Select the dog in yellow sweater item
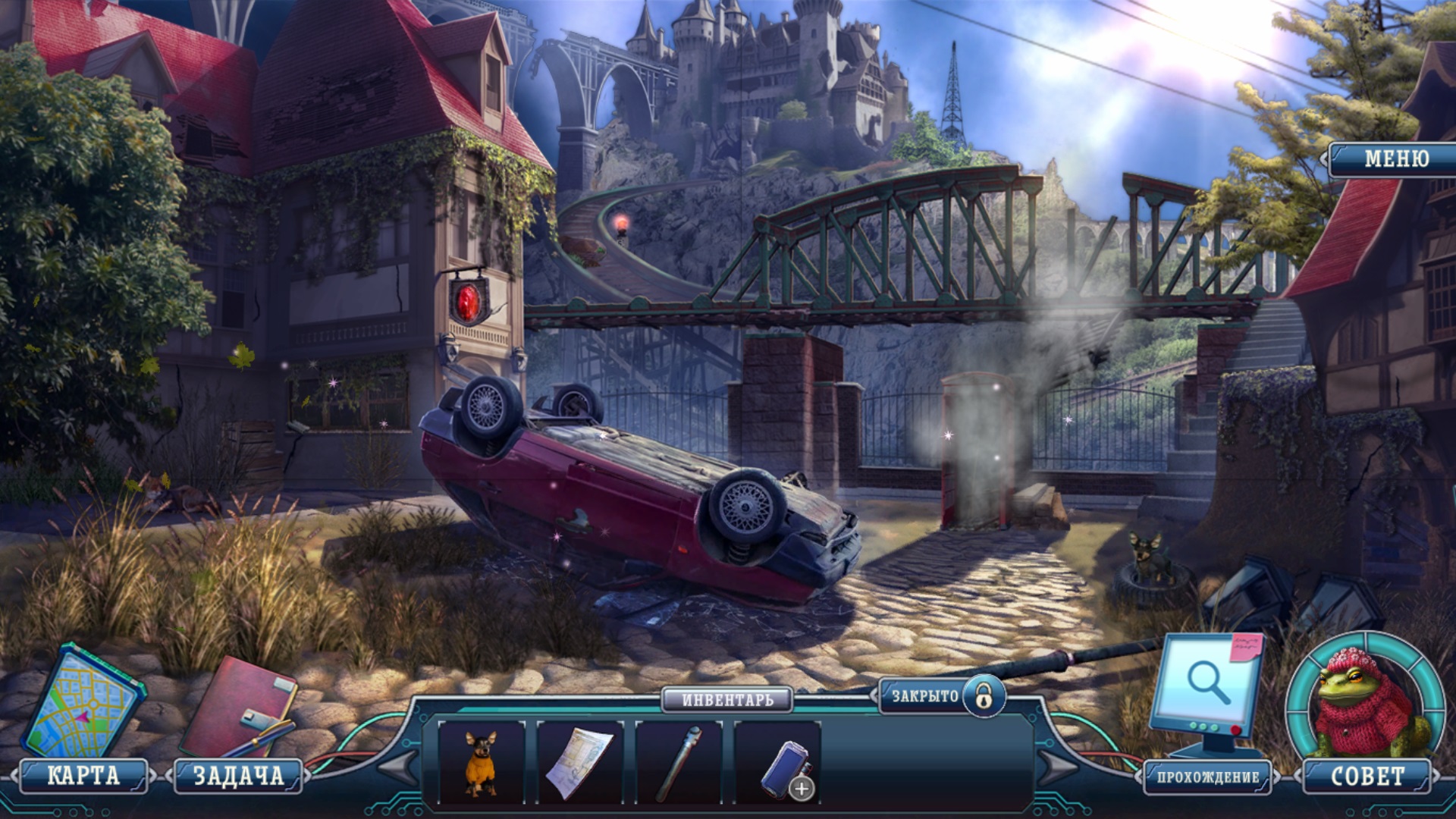1456x819 pixels. click(x=481, y=762)
